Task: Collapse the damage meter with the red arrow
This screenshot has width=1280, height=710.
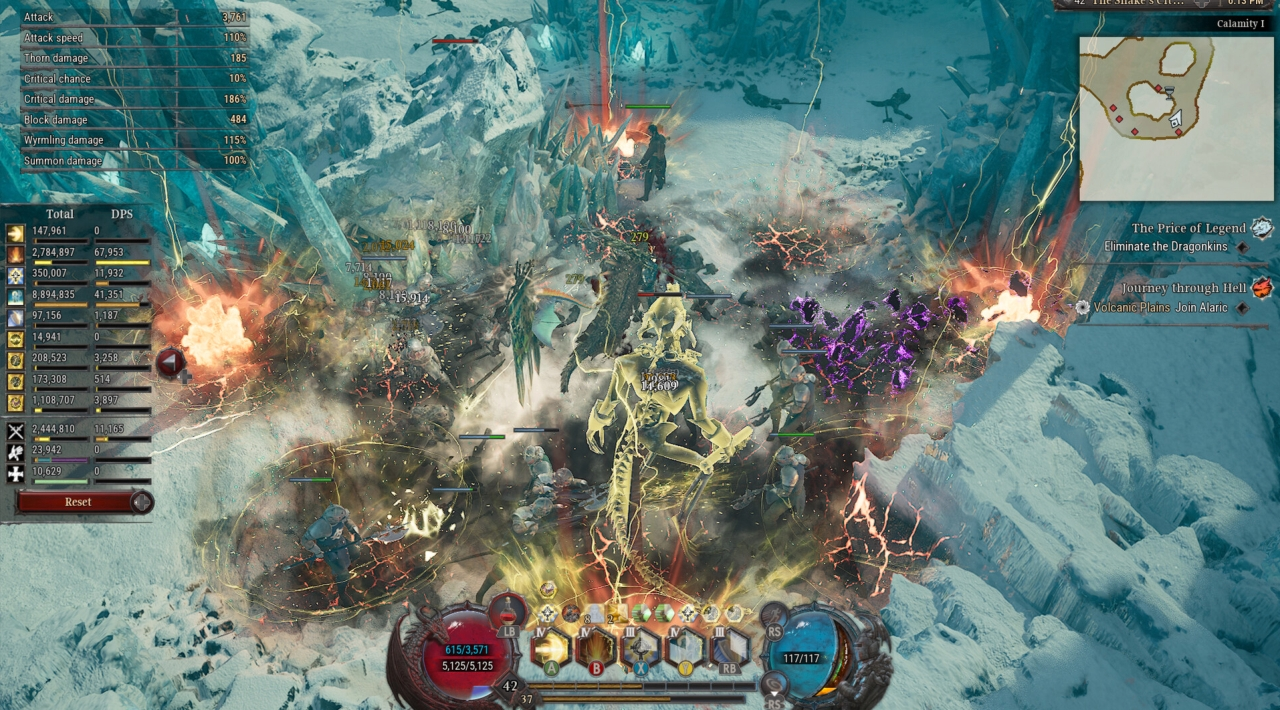Action: tap(169, 362)
